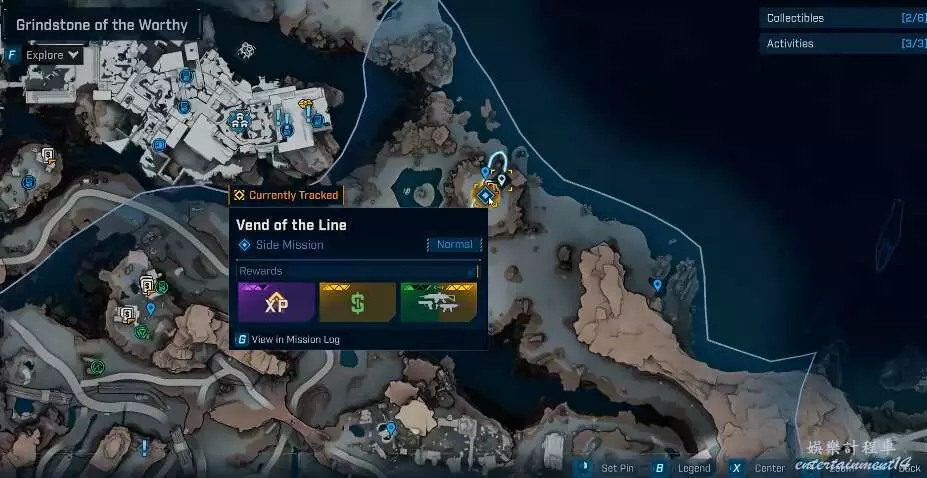Viewport: 927px width, 478px height.
Task: Select the tracked Vend of the Line marker
Action: (487, 196)
